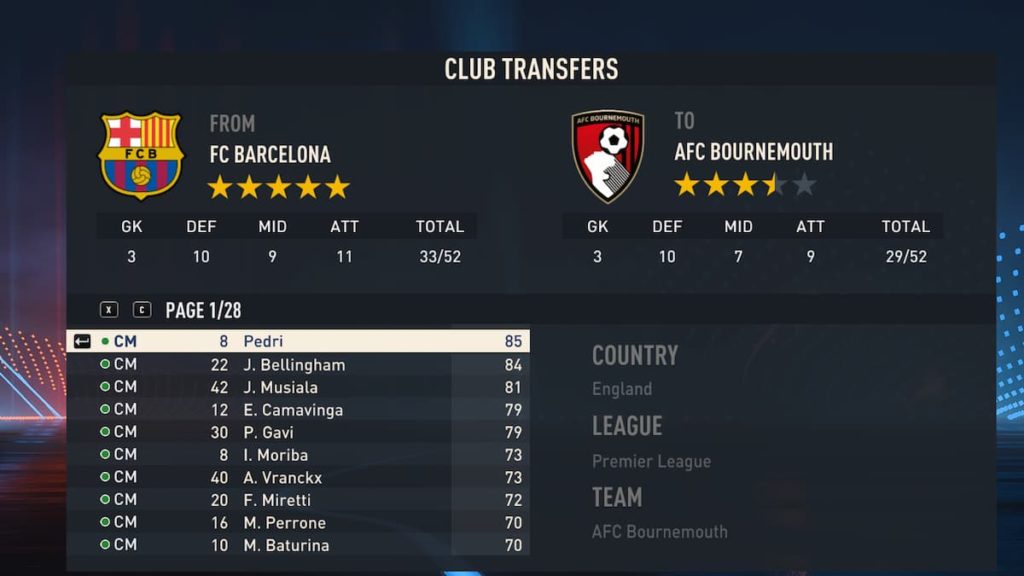Click the FC Barcelona club crest
Screen dimensions: 1024x576
click(x=140, y=155)
